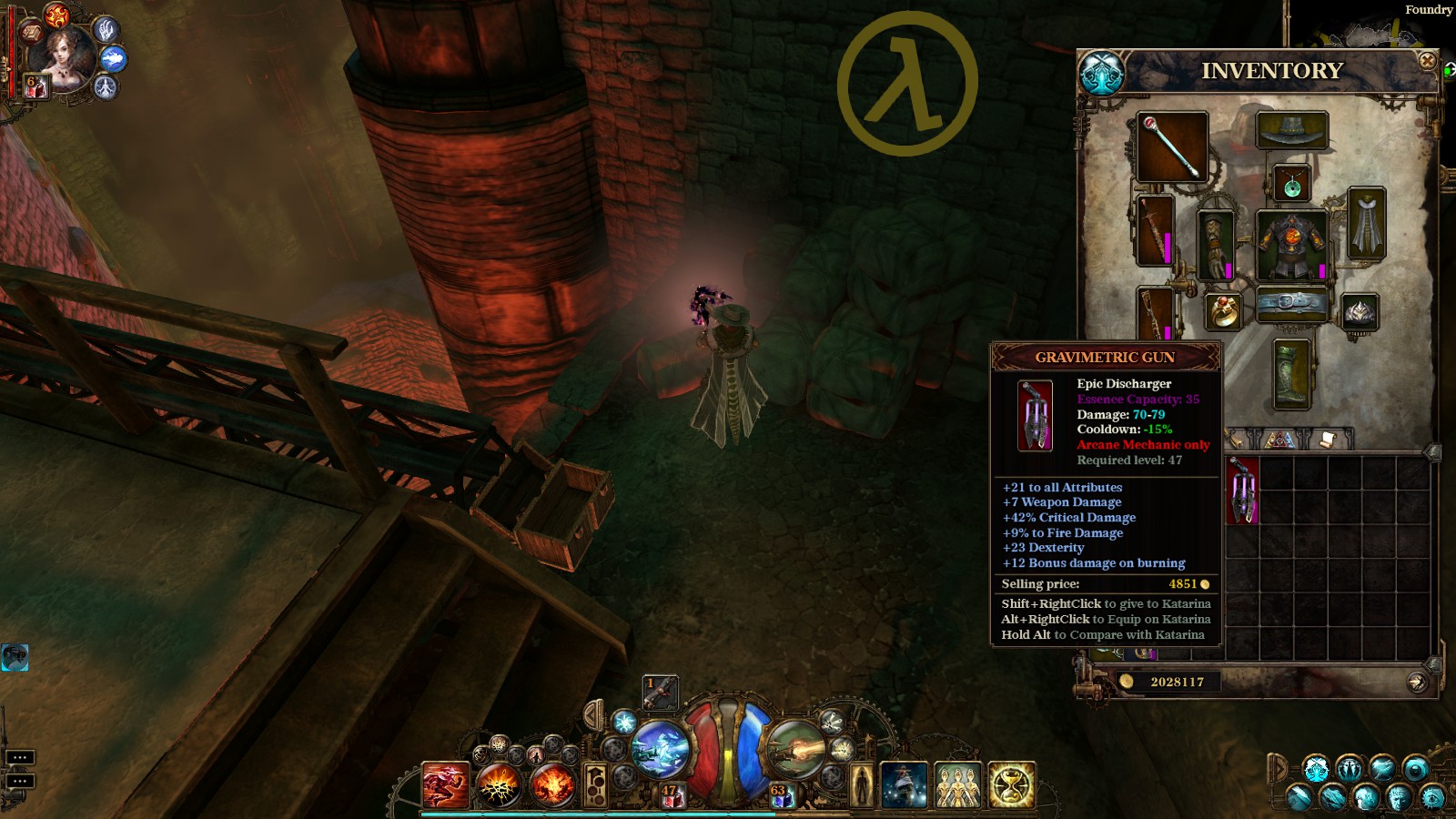Select the equipped green boots slot

pyautogui.click(x=1290, y=374)
